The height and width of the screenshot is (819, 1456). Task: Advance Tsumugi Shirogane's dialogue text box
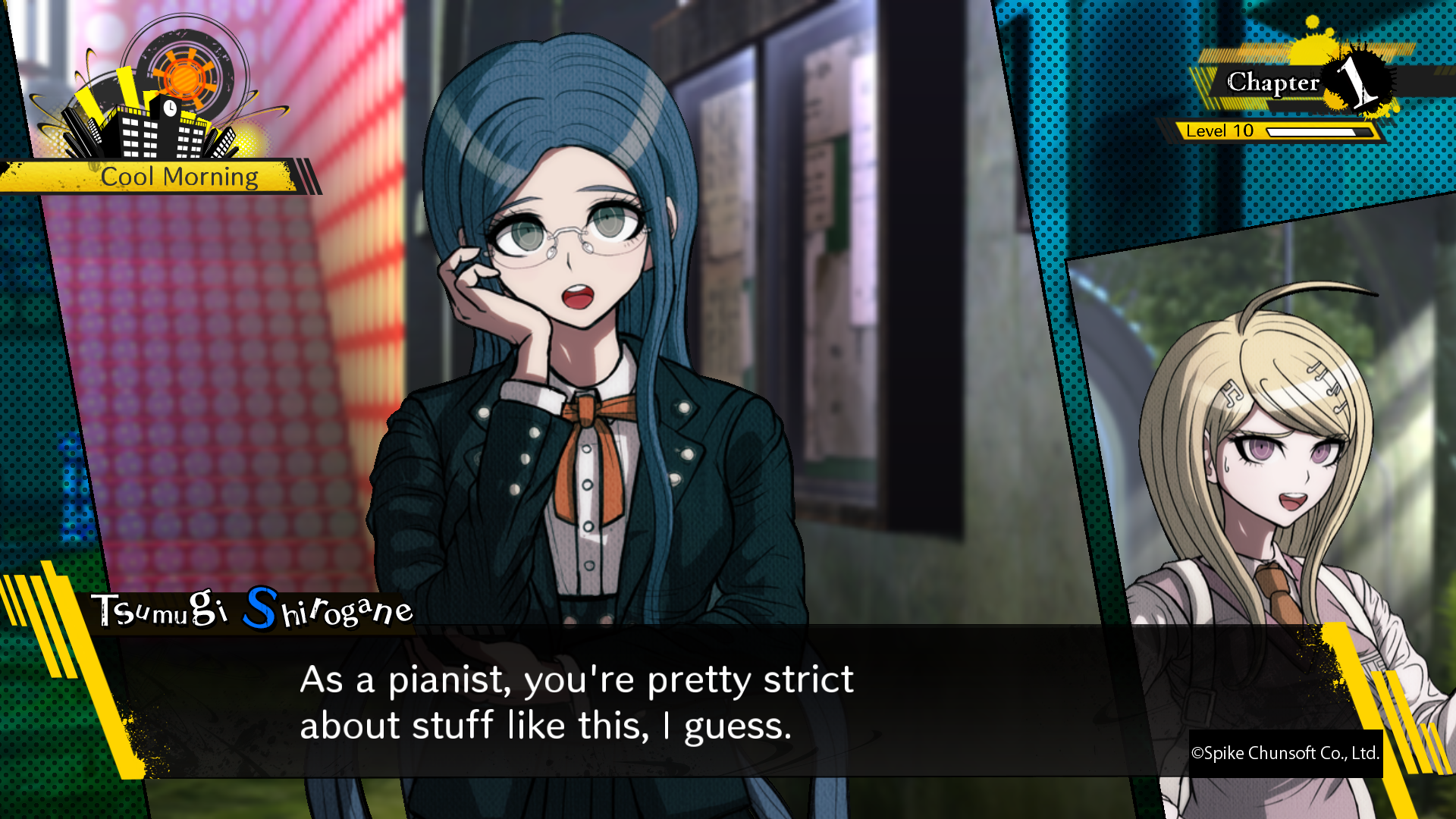(576, 702)
